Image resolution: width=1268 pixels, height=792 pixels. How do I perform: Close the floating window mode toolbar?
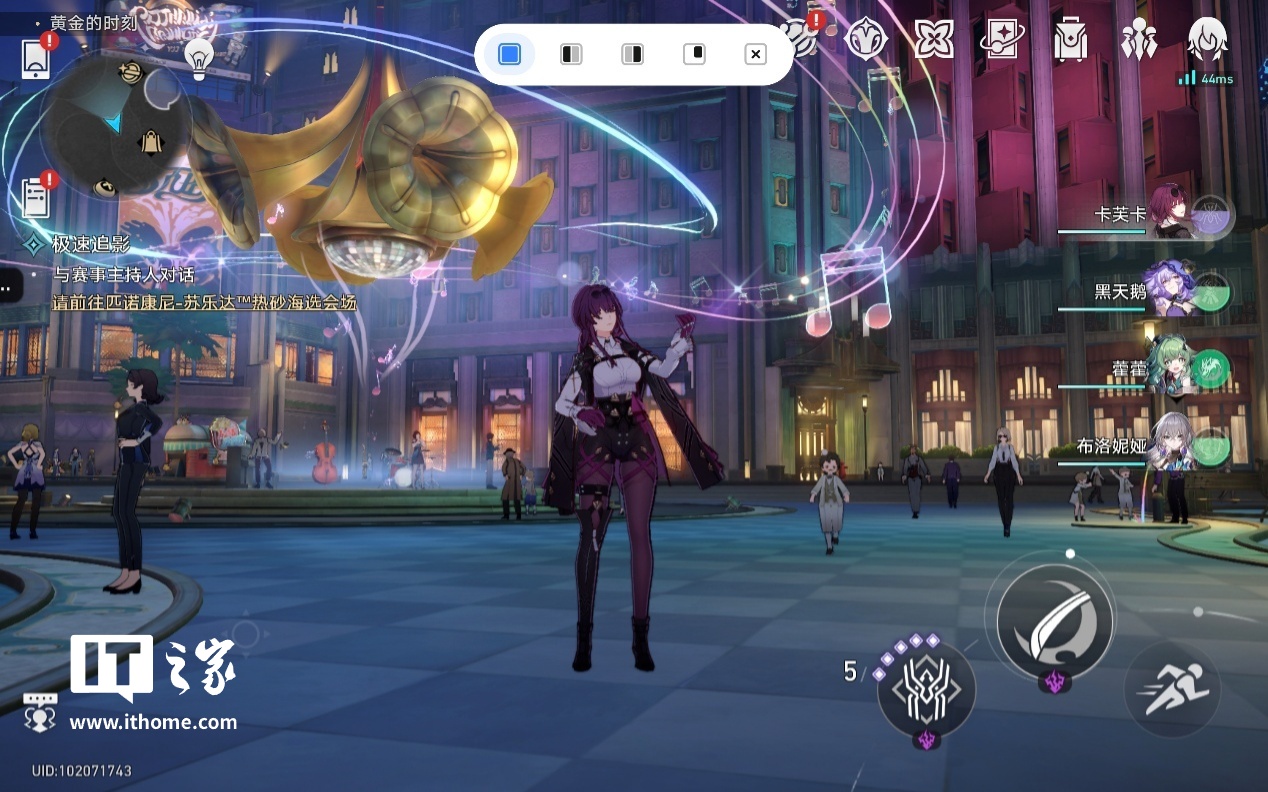coord(756,54)
